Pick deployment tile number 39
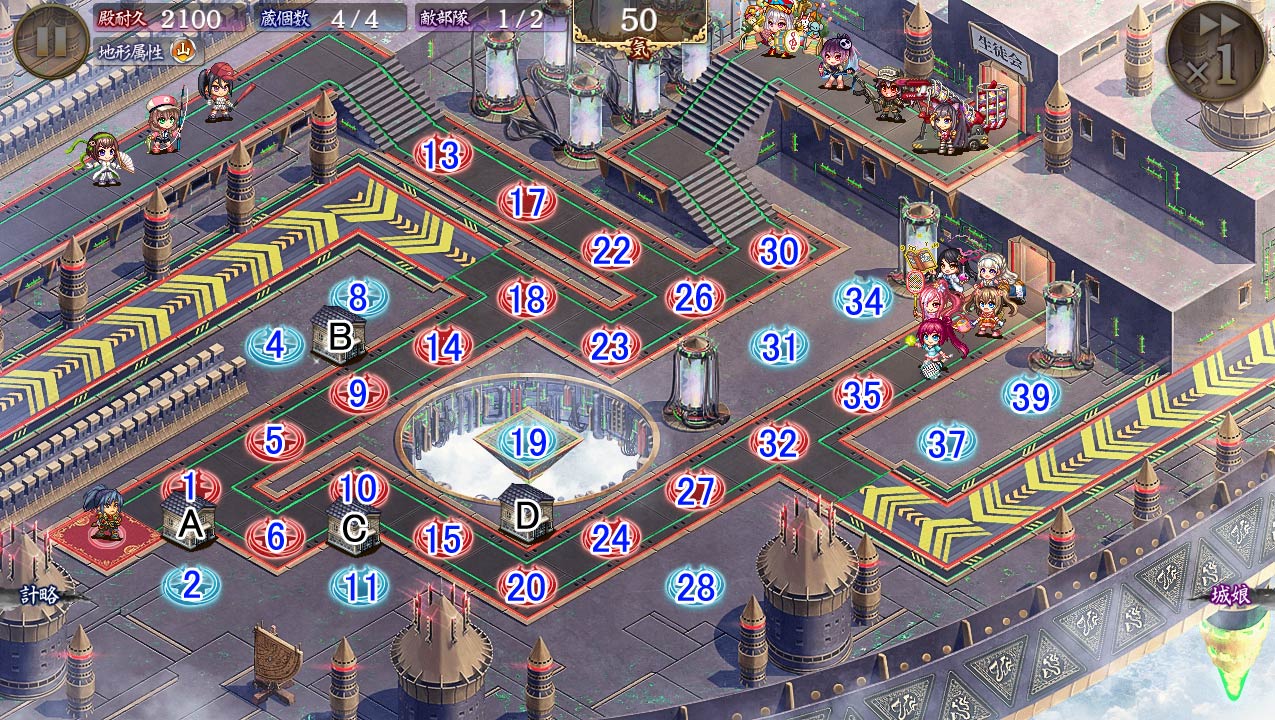1275x720 pixels. (x=1031, y=396)
